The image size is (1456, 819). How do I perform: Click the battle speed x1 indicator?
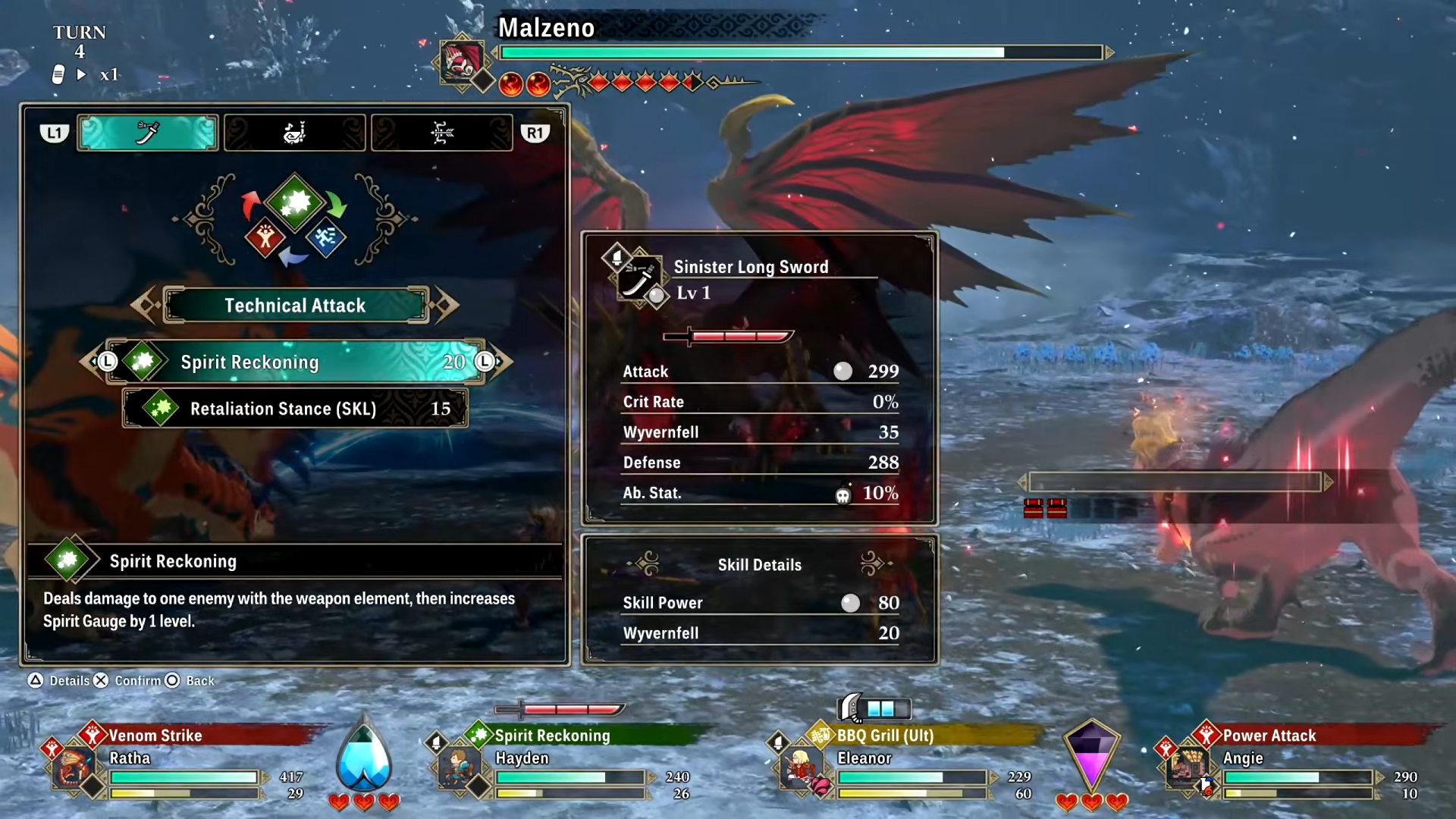coord(108,74)
